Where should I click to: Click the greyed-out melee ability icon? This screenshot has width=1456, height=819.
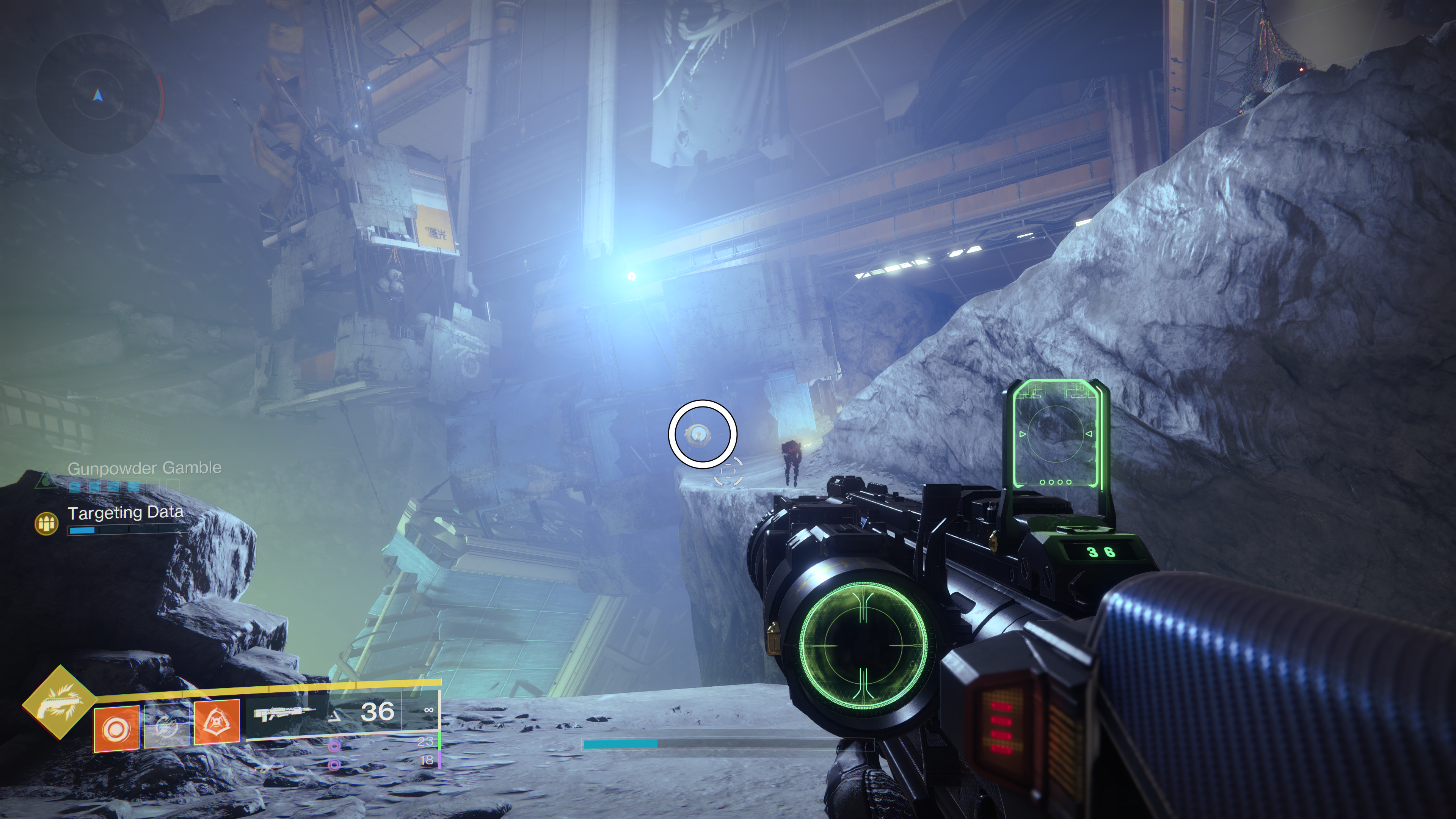coord(166,726)
